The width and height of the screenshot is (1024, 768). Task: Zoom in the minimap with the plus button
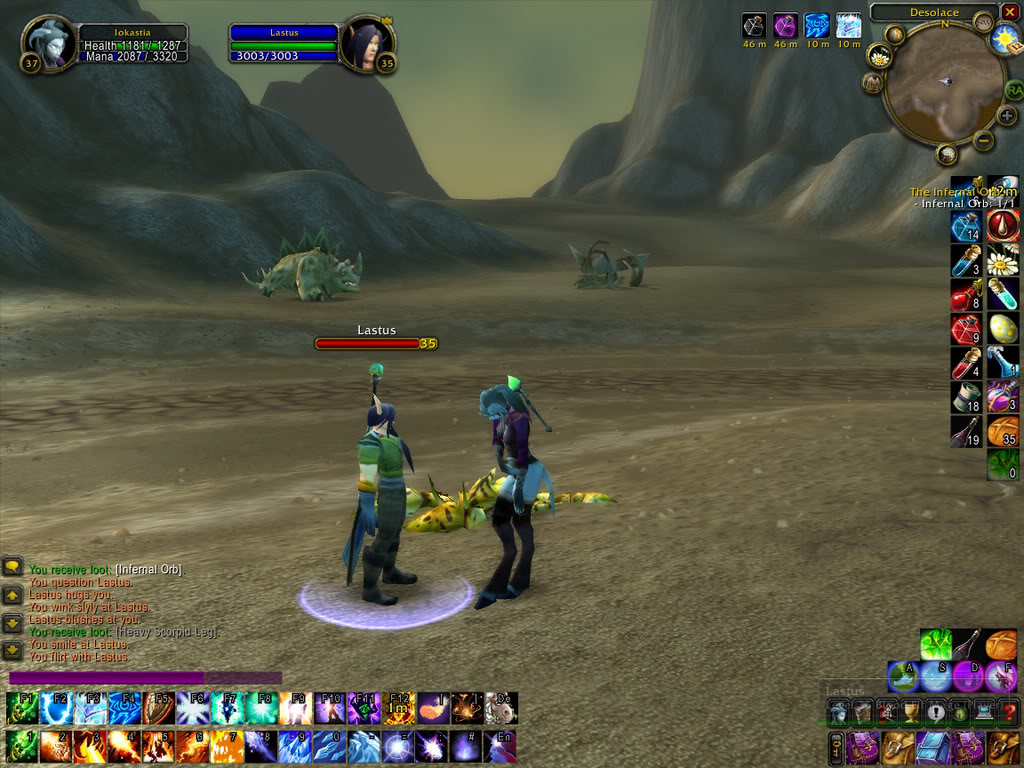pyautogui.click(x=1007, y=116)
